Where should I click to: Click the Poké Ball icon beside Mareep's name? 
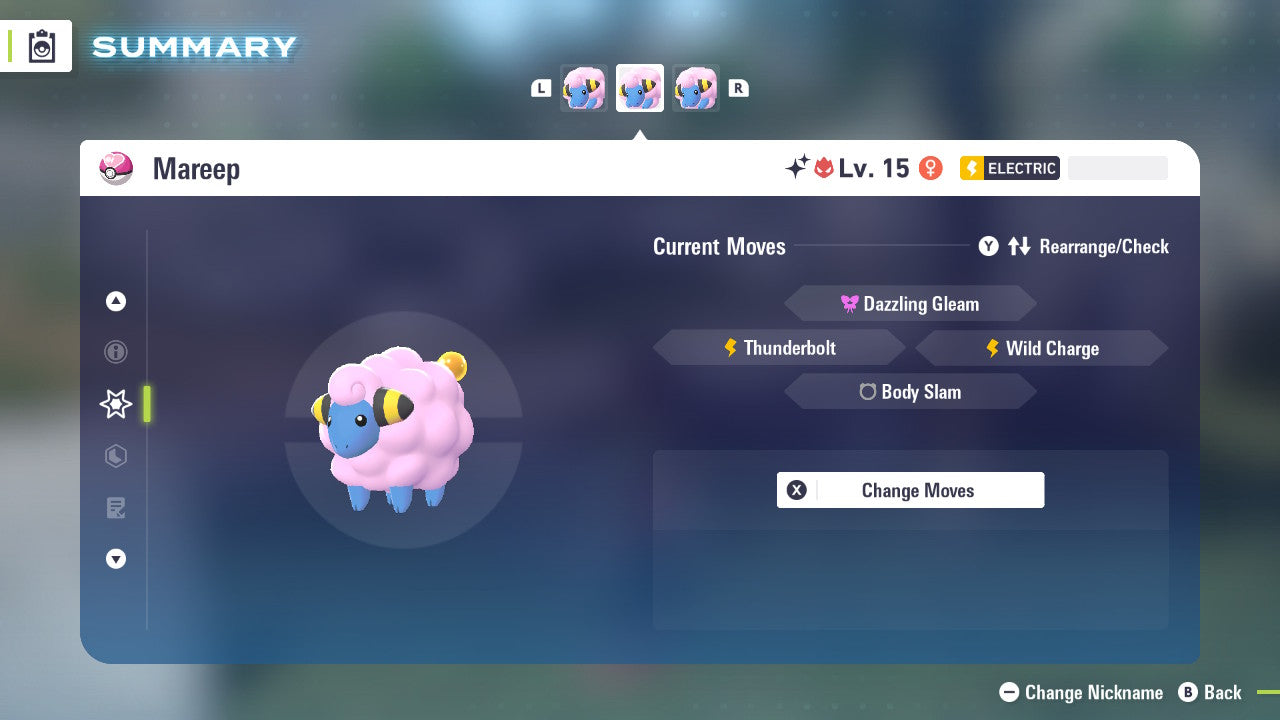tap(115, 168)
